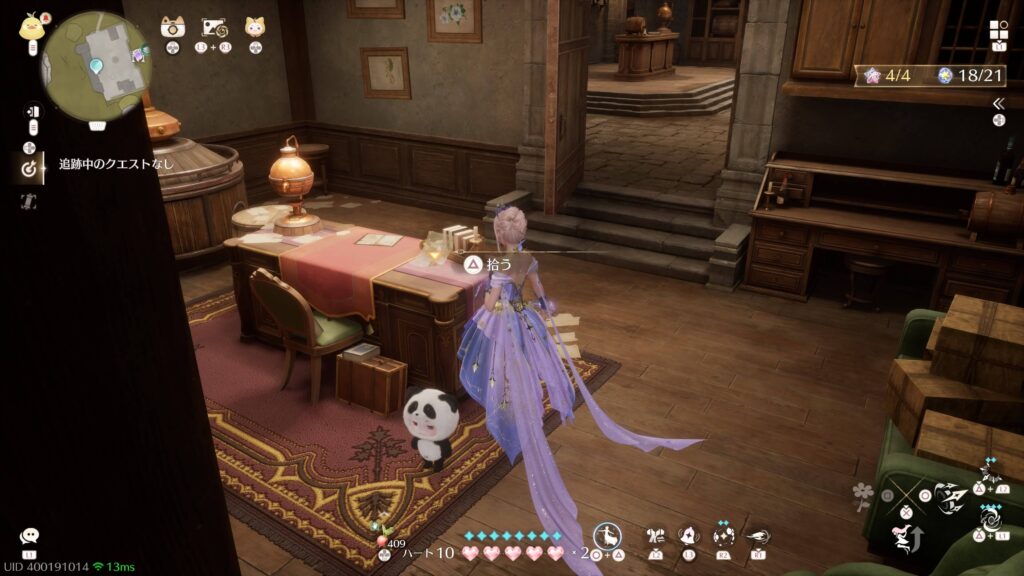
Task: Open the circular minimap
Action: point(95,62)
